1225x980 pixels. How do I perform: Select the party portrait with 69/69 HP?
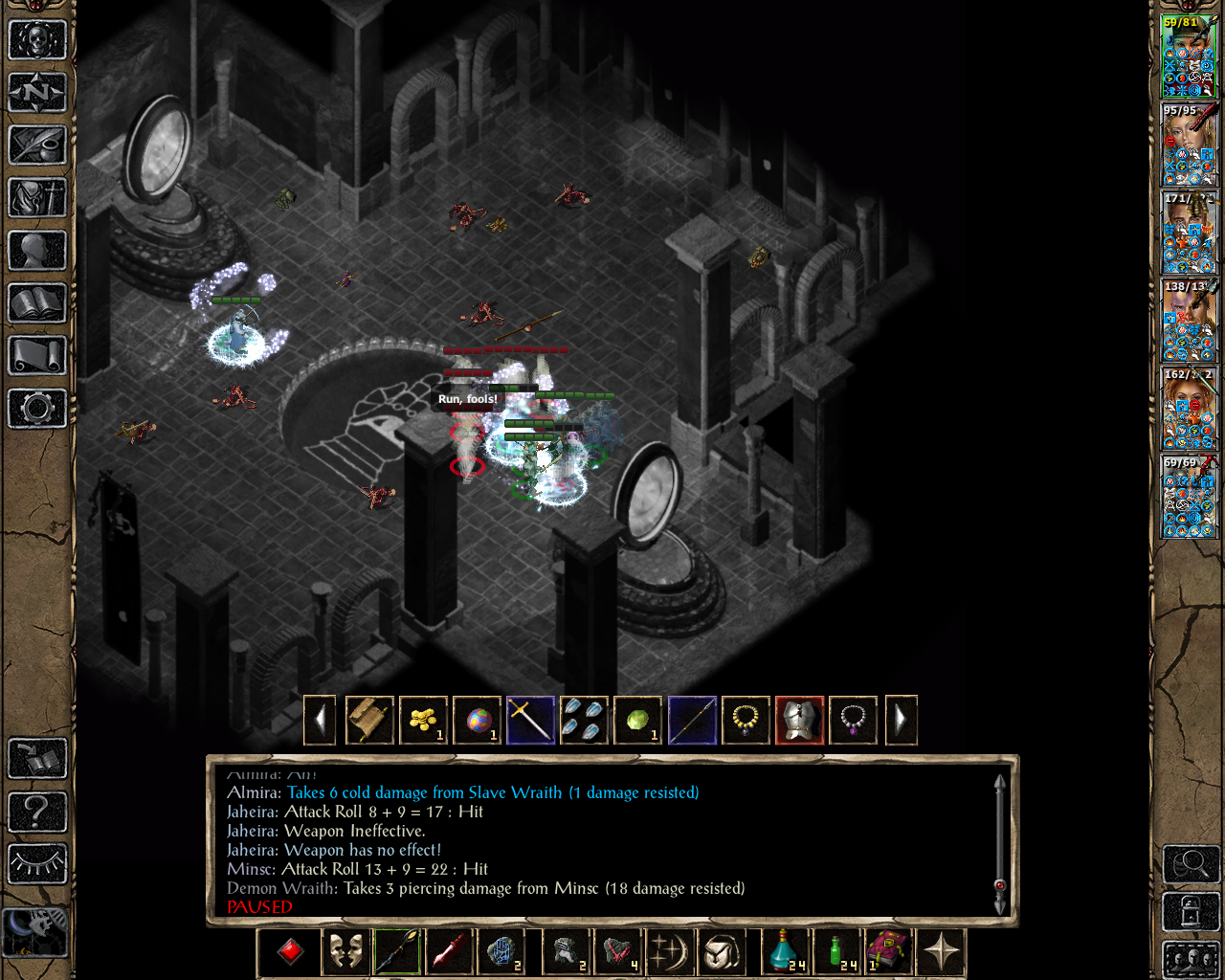click(x=1189, y=497)
